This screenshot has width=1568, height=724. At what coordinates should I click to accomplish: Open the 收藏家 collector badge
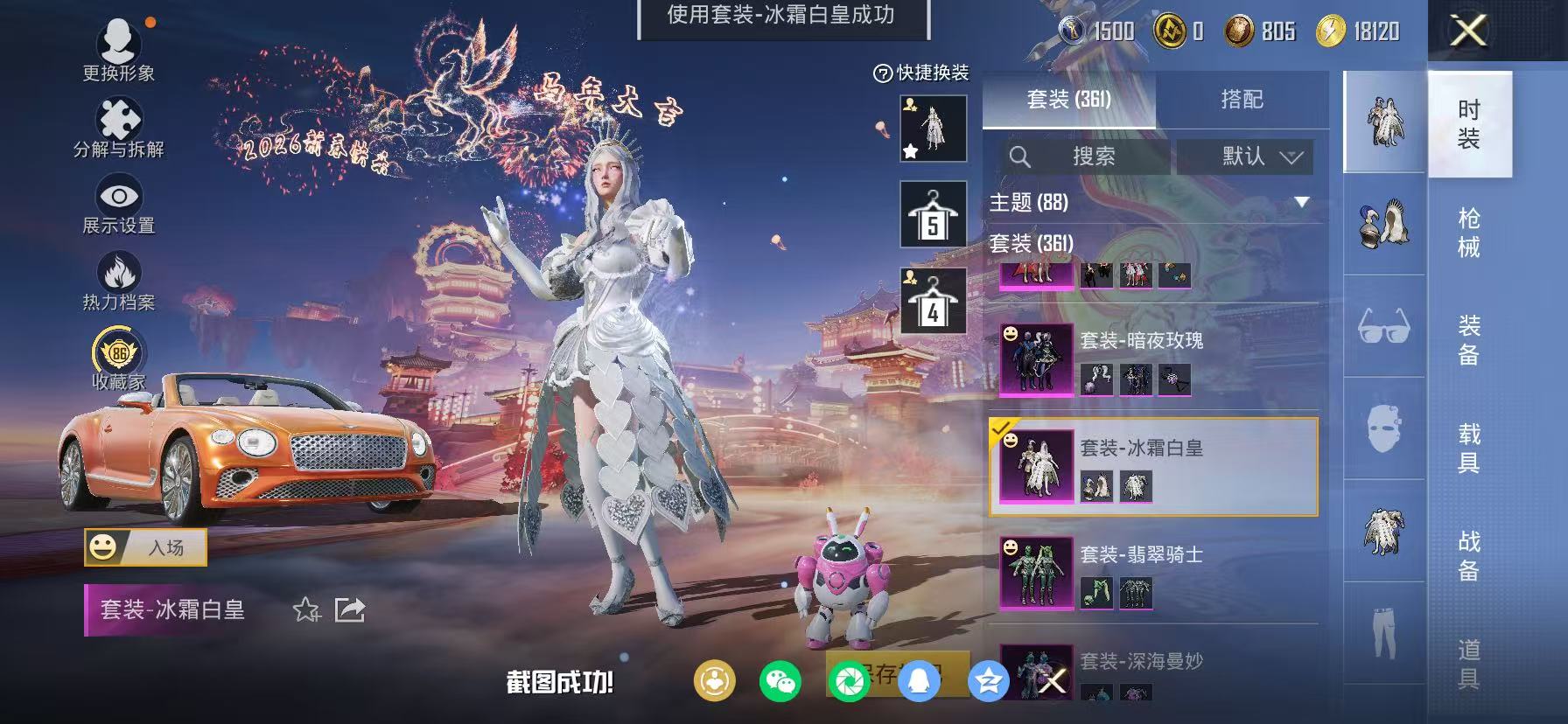coord(116,354)
